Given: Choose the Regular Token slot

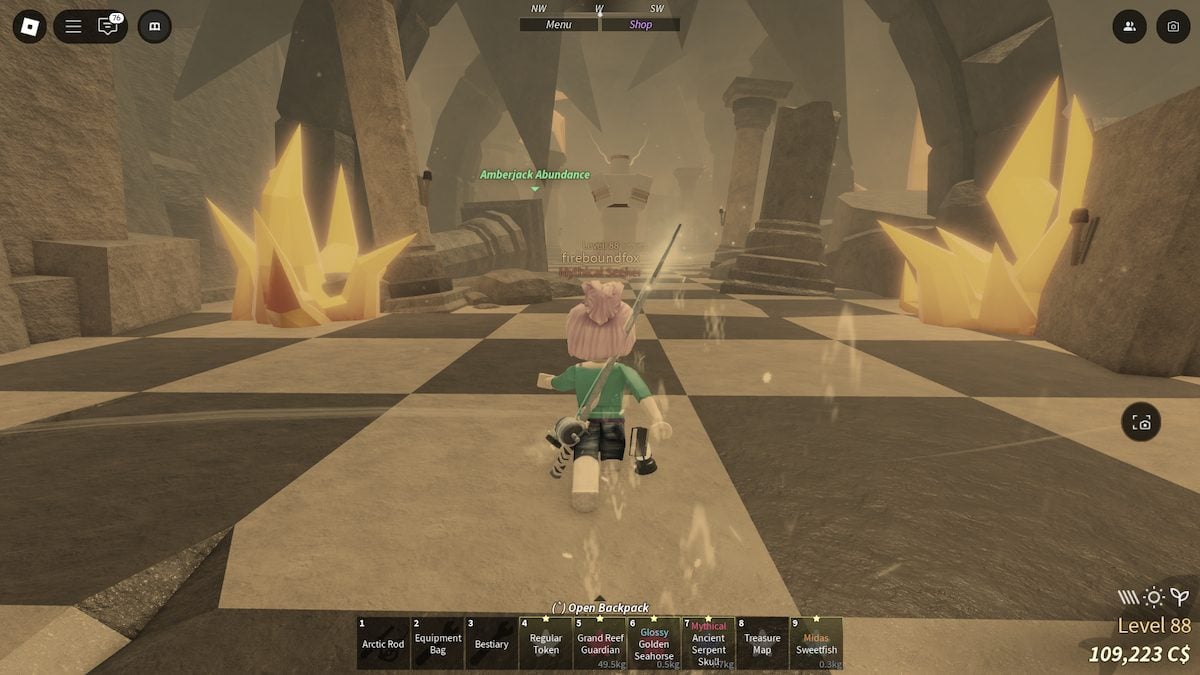Looking at the screenshot, I should pos(546,643).
